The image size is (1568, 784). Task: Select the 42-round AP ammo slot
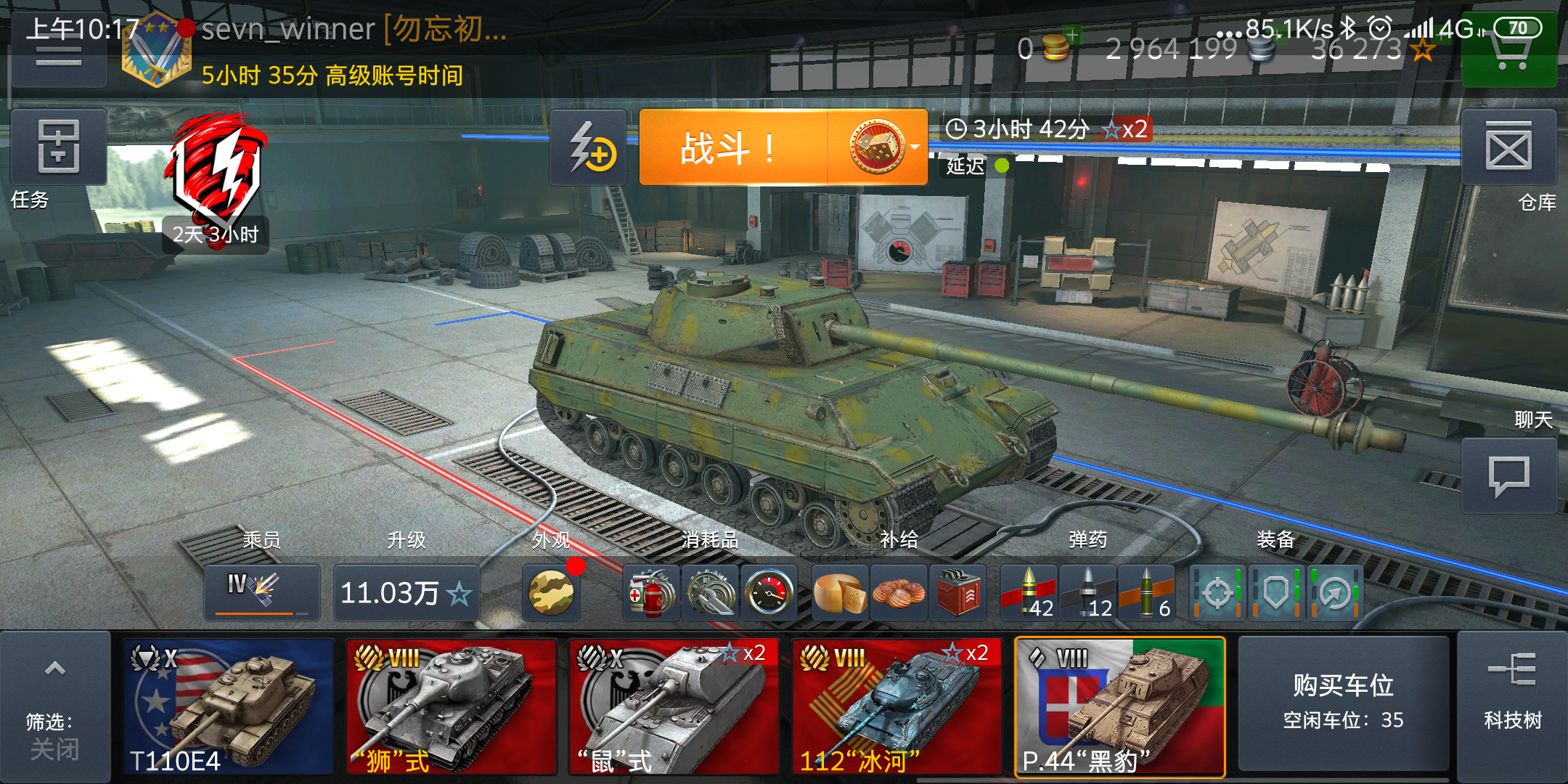1030,593
